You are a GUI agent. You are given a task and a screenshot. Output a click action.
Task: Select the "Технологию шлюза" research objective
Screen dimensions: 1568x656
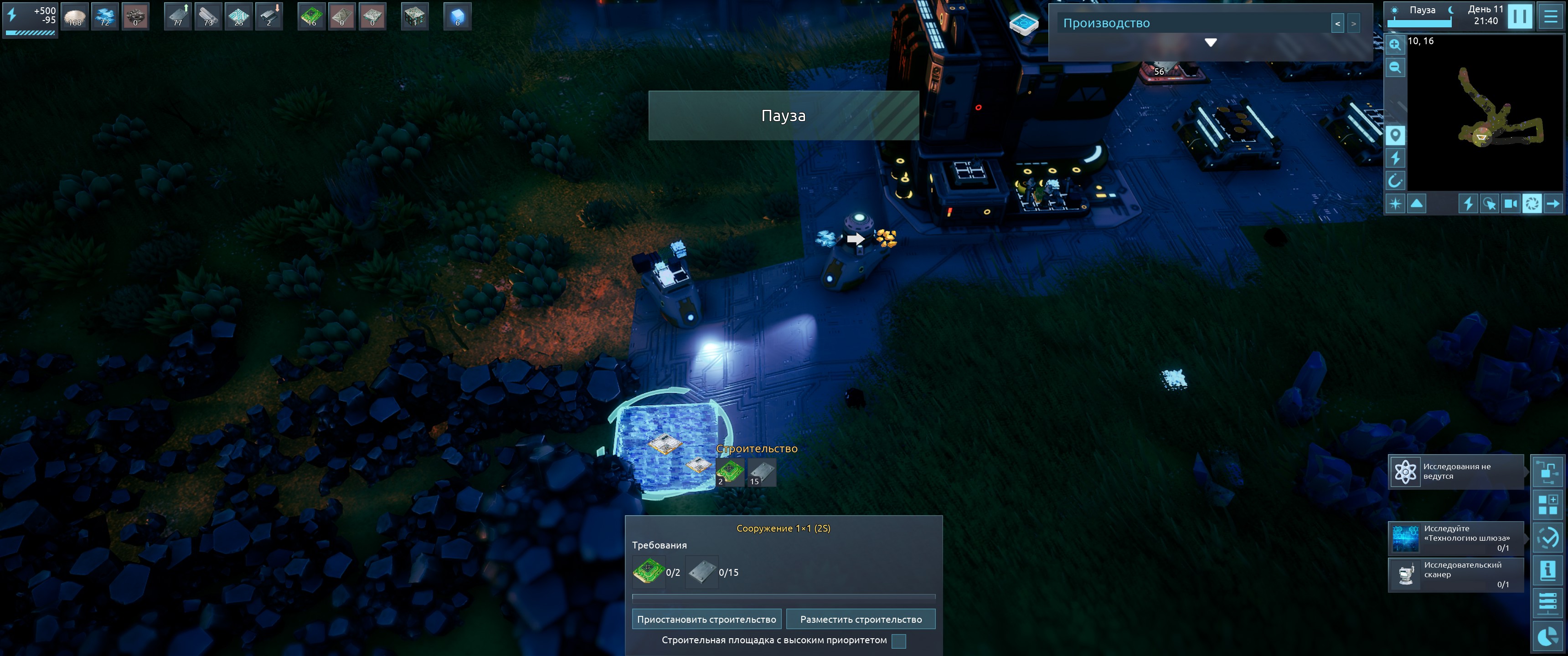(x=1455, y=538)
